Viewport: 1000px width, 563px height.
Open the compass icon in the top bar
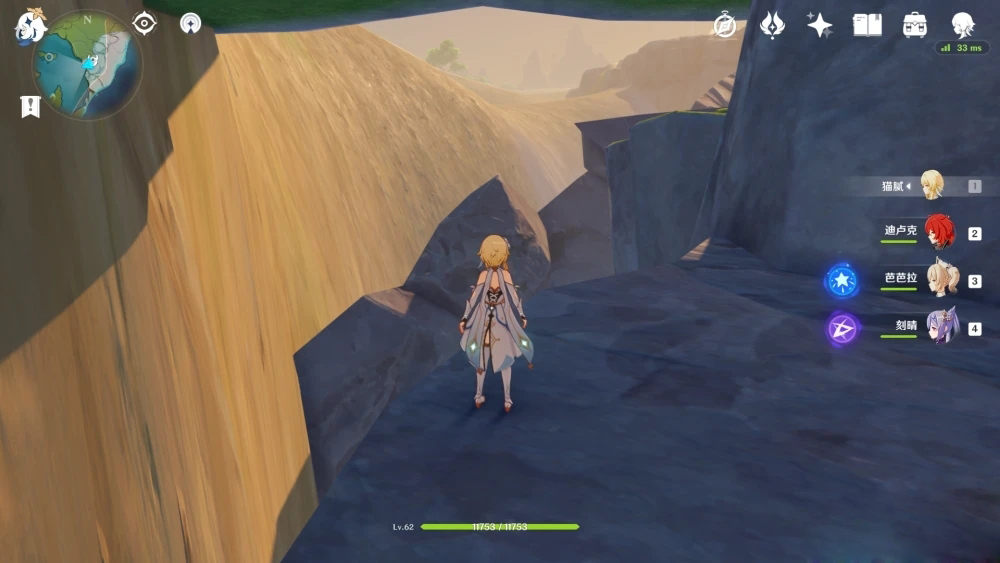725,25
